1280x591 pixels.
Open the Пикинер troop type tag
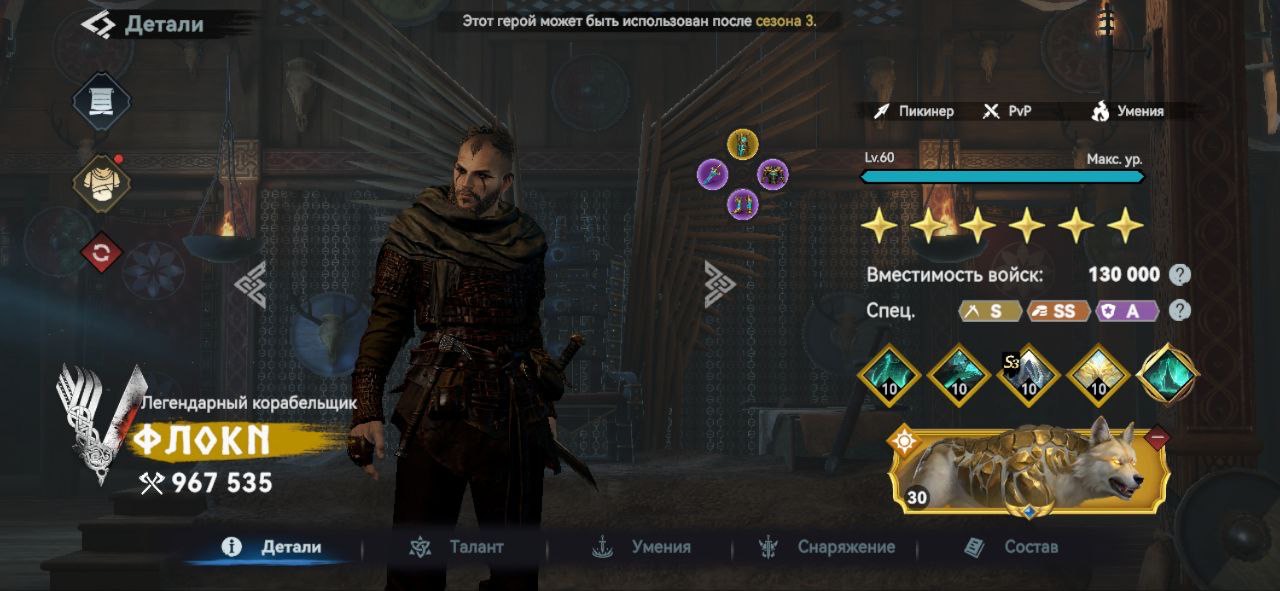point(913,111)
